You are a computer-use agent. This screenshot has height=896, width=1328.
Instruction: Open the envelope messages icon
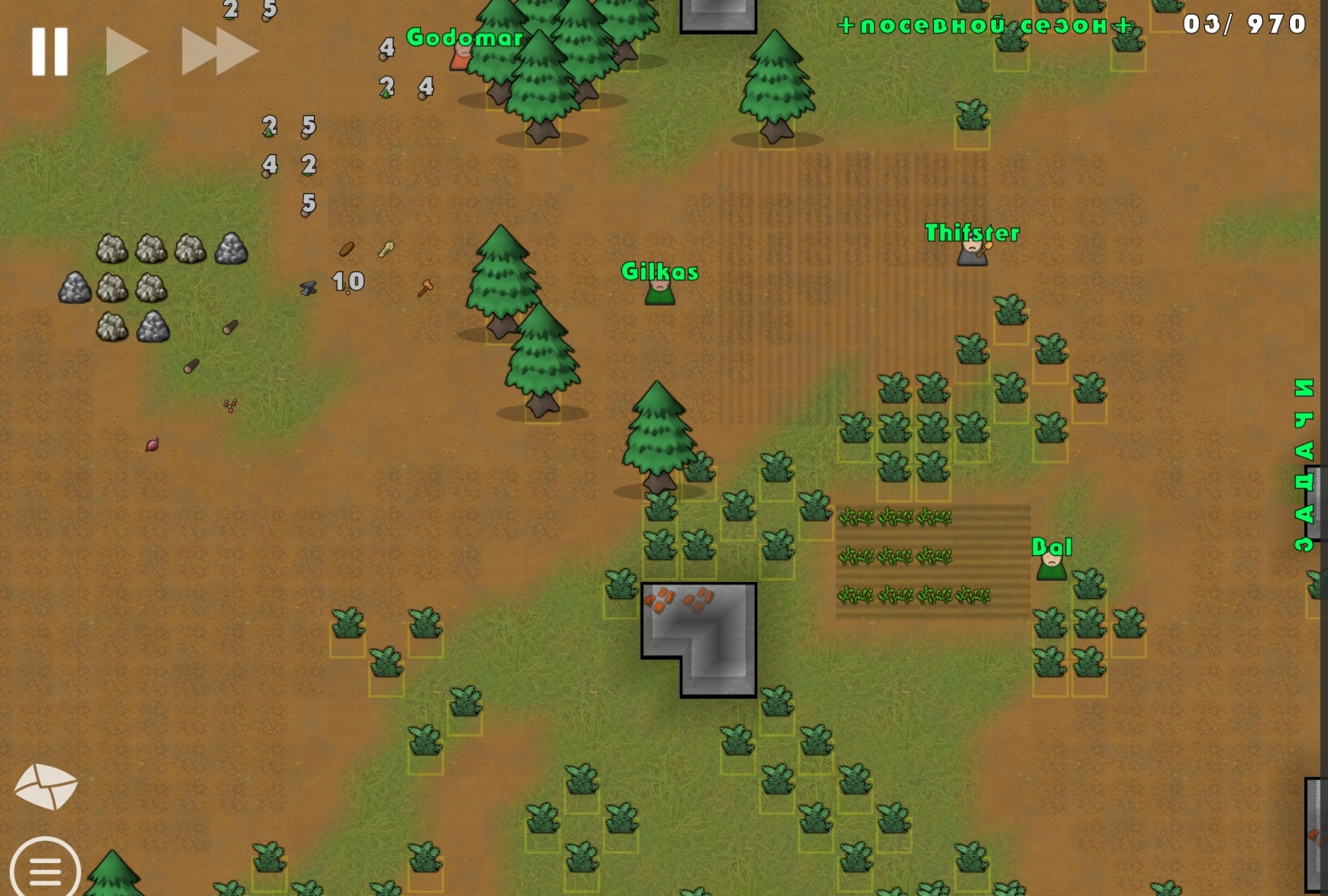point(46,786)
